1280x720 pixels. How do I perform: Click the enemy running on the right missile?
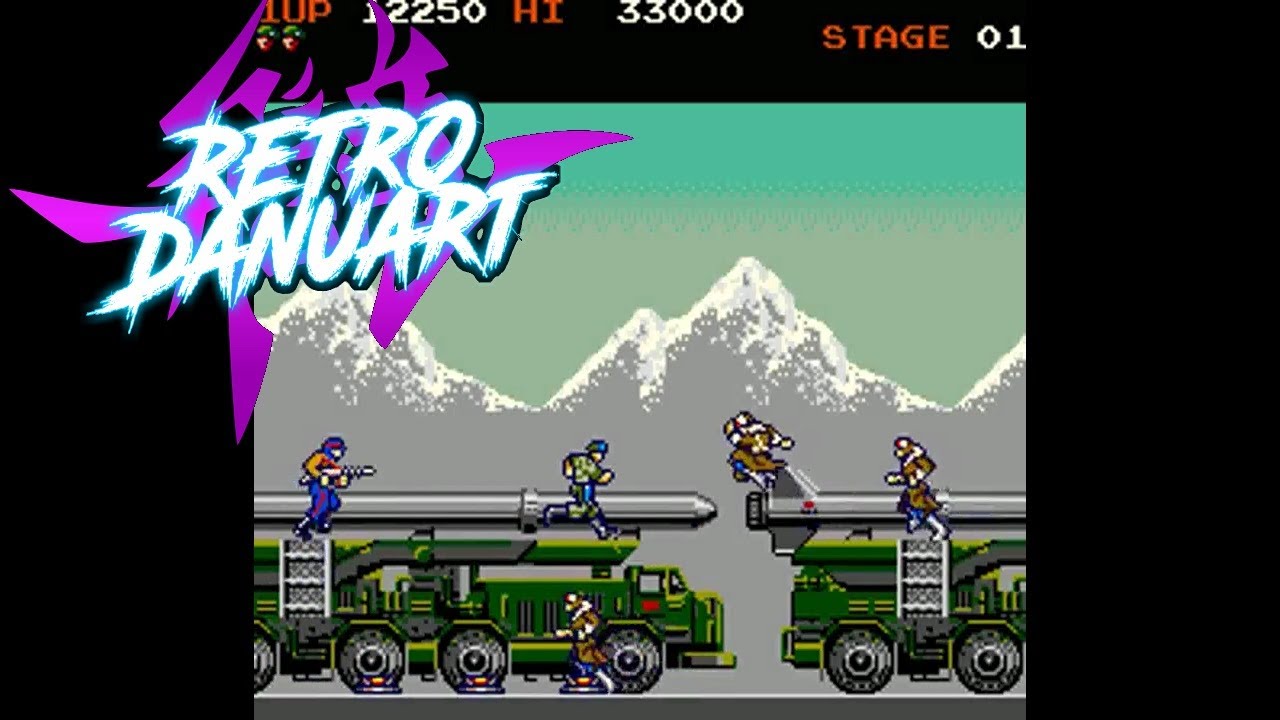click(913, 478)
